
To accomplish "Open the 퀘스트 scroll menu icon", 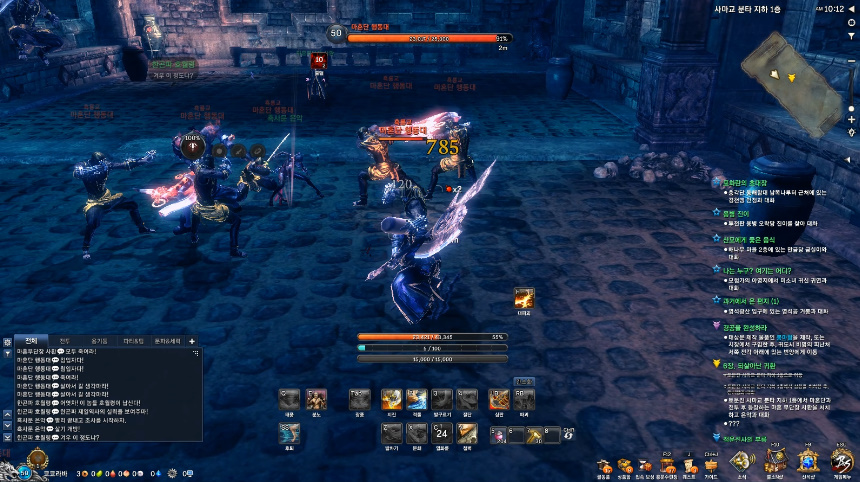I will click(688, 465).
